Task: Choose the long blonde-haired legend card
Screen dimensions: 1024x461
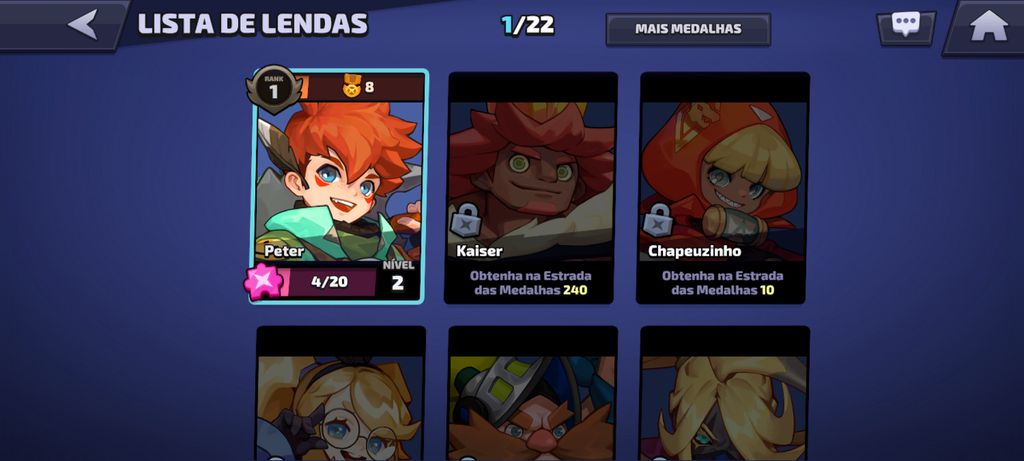Action: (724, 395)
